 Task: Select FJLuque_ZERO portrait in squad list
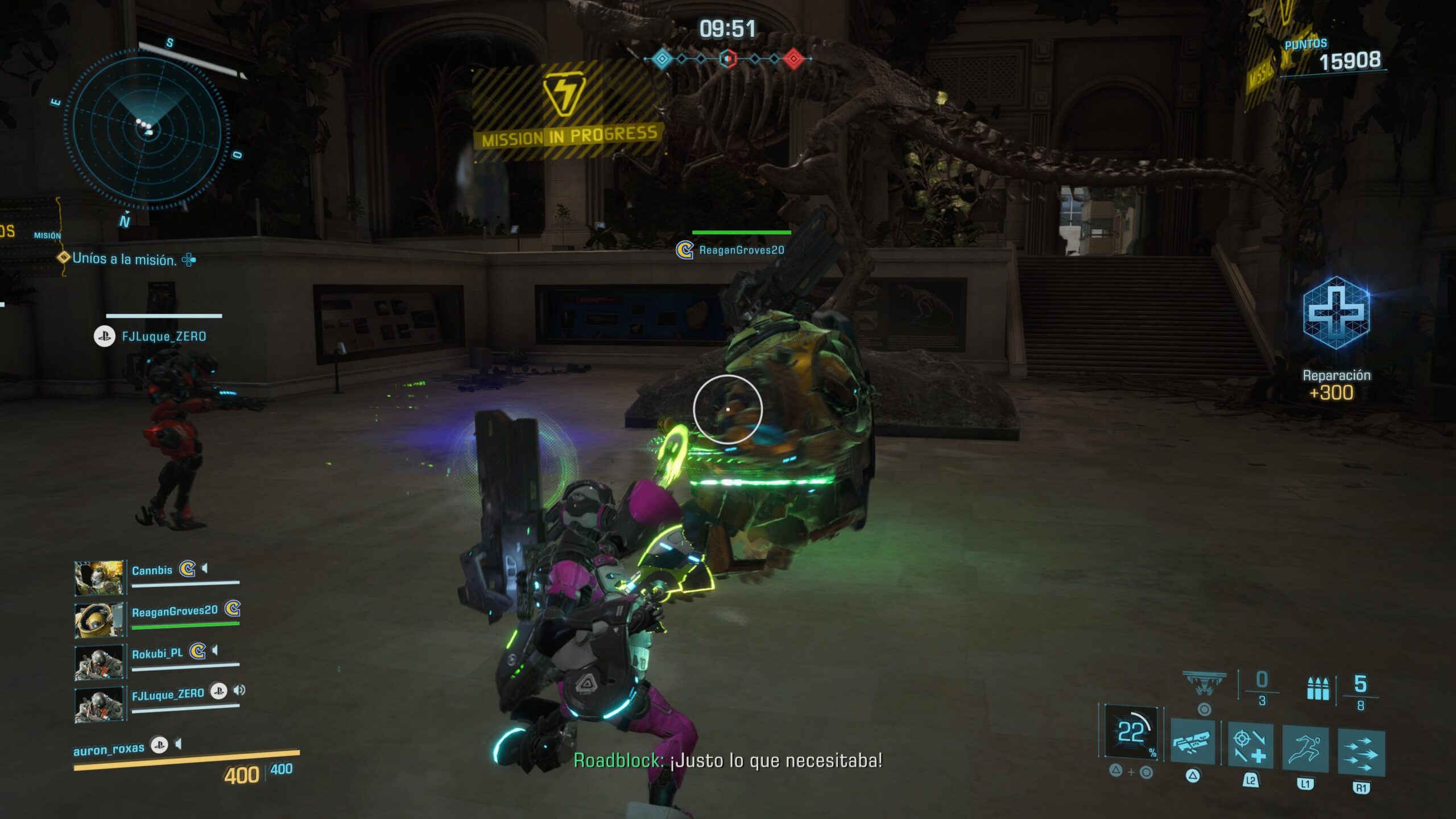99,704
